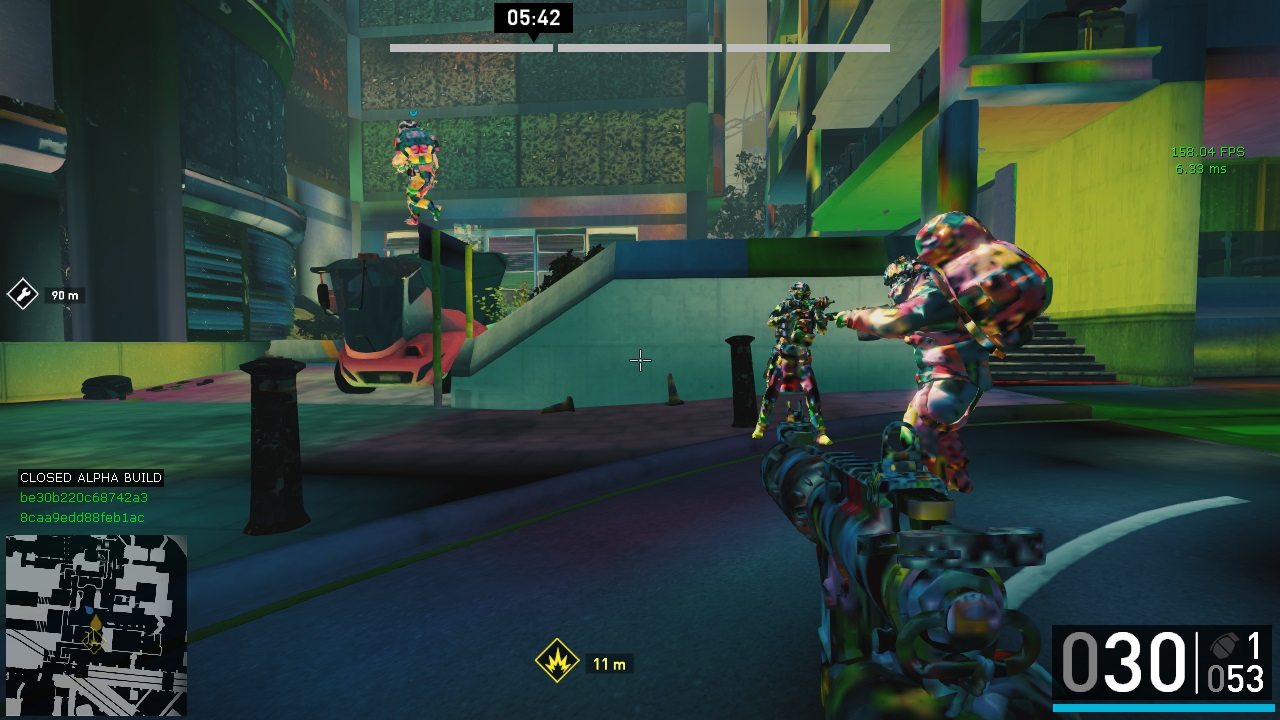1280x720 pixels.
Task: Select the wrench objective marker
Action: (22, 294)
